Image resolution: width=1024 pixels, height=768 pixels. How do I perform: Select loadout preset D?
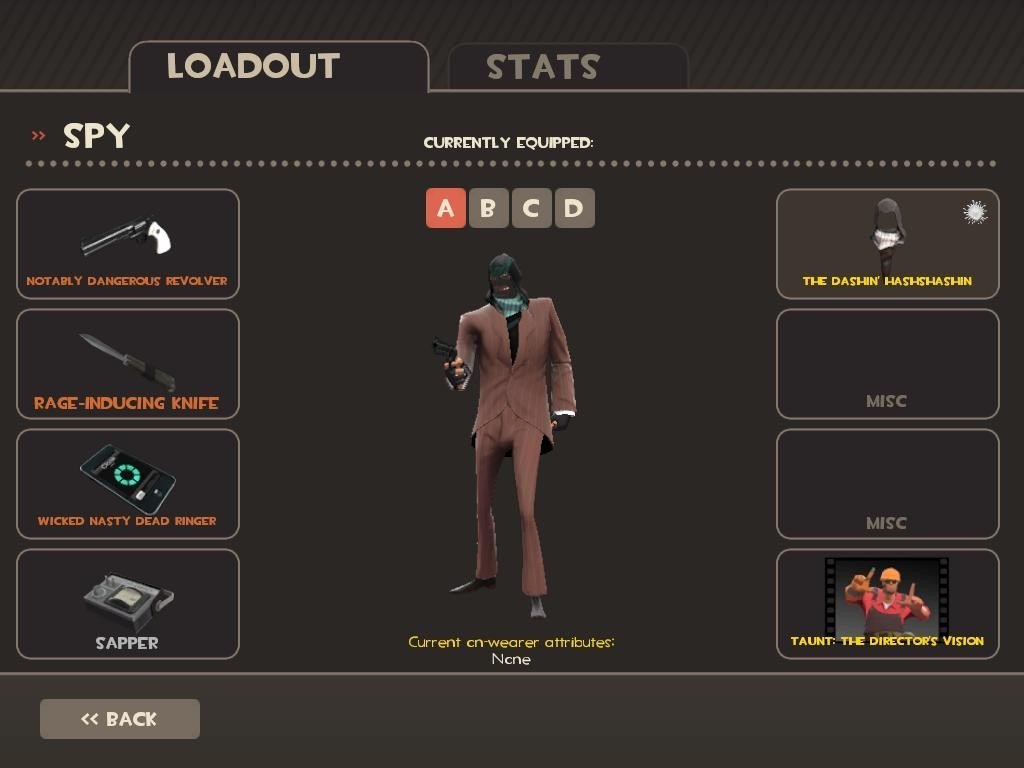click(x=574, y=208)
